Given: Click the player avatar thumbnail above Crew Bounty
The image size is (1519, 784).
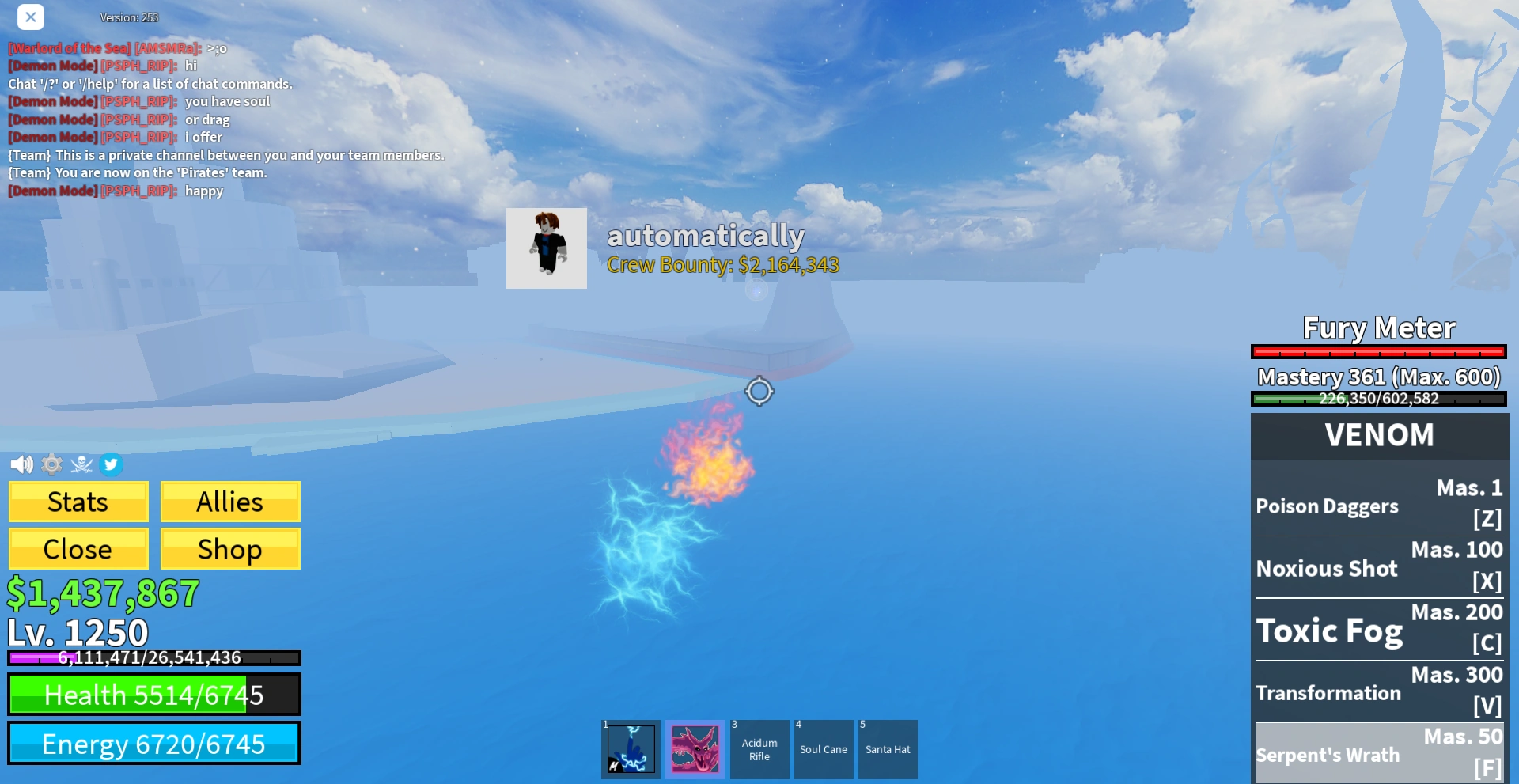Looking at the screenshot, I should tap(546, 248).
